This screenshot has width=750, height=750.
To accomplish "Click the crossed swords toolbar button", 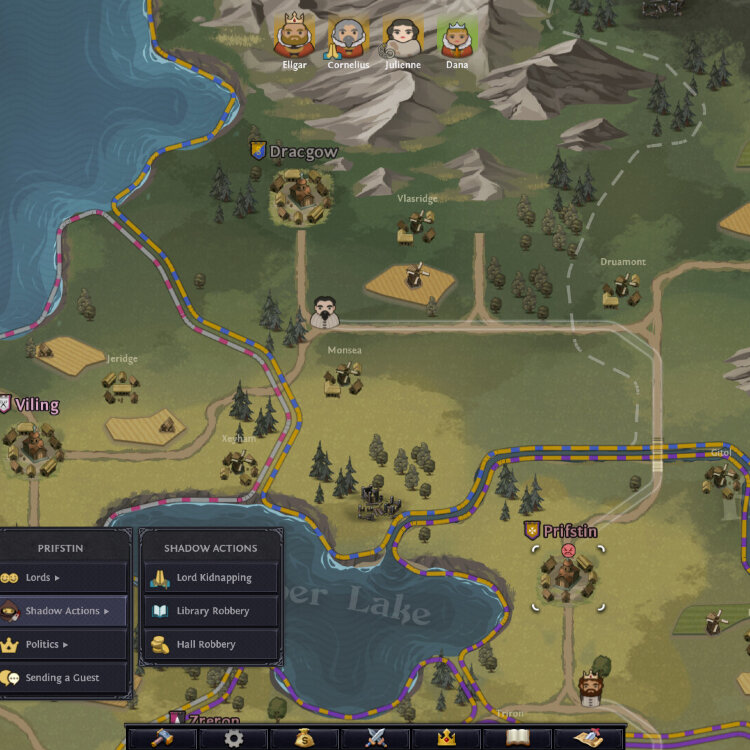I will pos(375,739).
